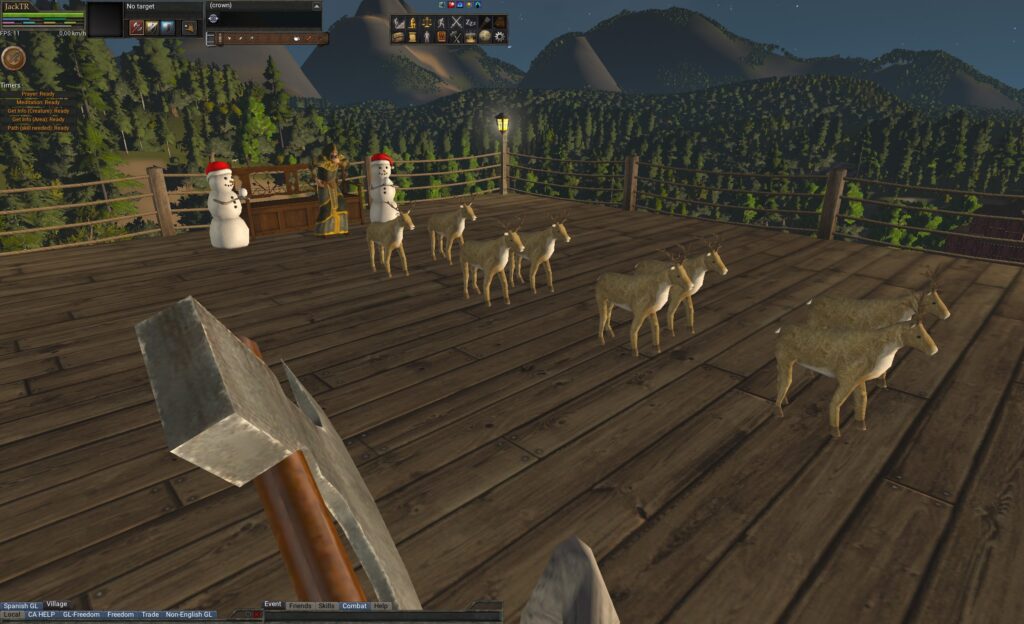Select the Non-English GL tab
The width and height of the screenshot is (1024, 624).
189,615
